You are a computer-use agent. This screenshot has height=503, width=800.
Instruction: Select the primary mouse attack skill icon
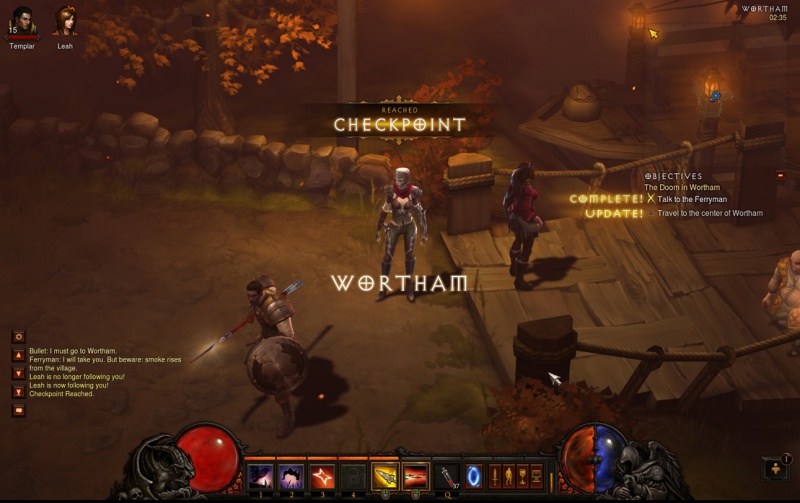[385, 476]
